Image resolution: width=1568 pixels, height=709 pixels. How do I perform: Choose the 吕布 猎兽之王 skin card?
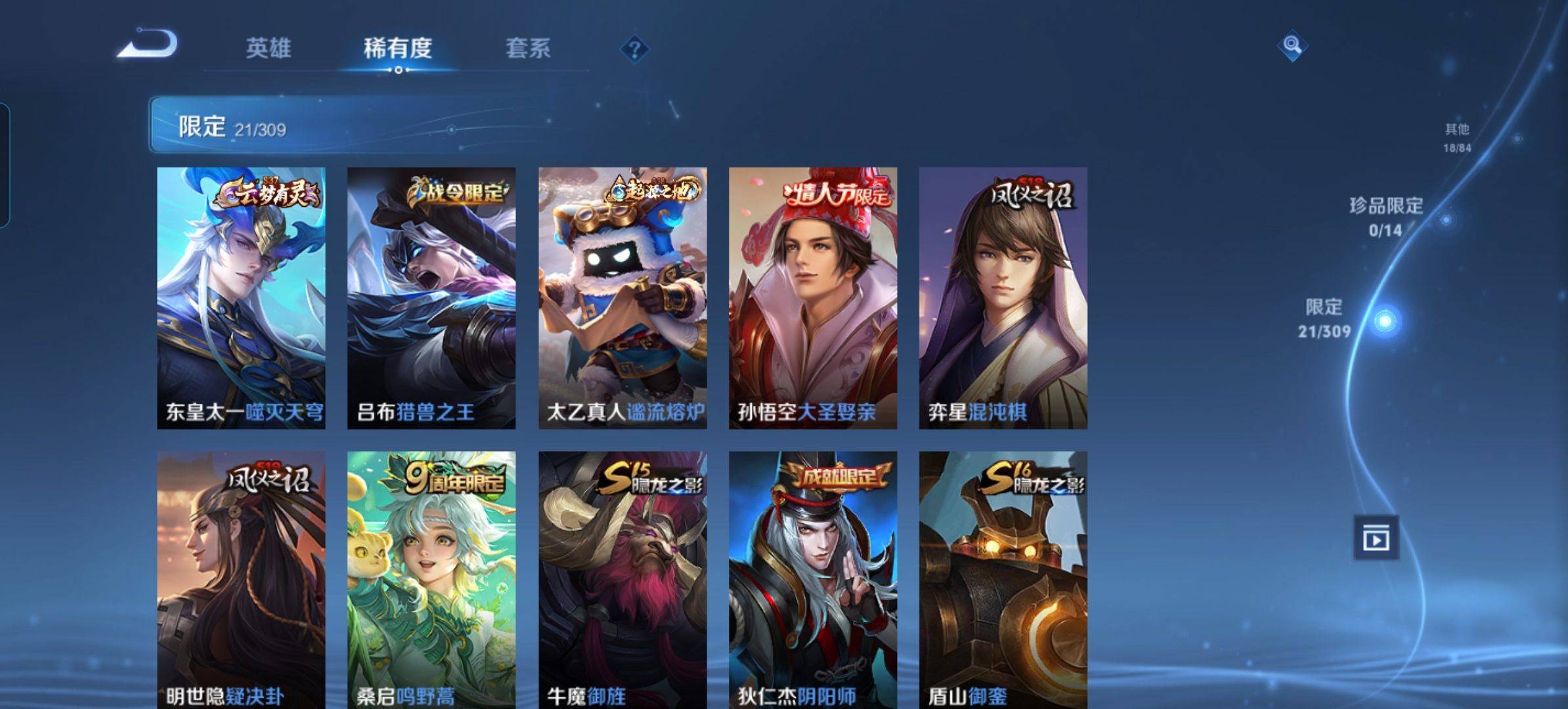pyautogui.click(x=431, y=298)
